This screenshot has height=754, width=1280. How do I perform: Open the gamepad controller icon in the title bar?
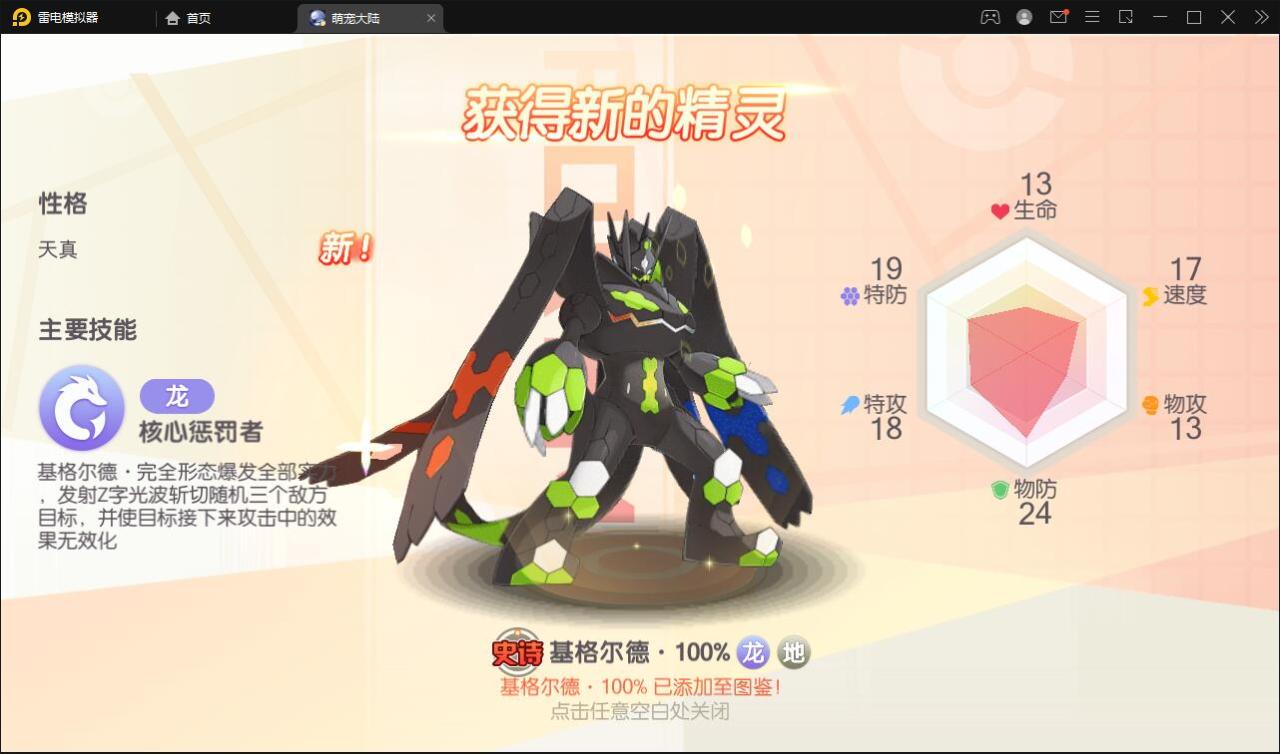coord(988,16)
